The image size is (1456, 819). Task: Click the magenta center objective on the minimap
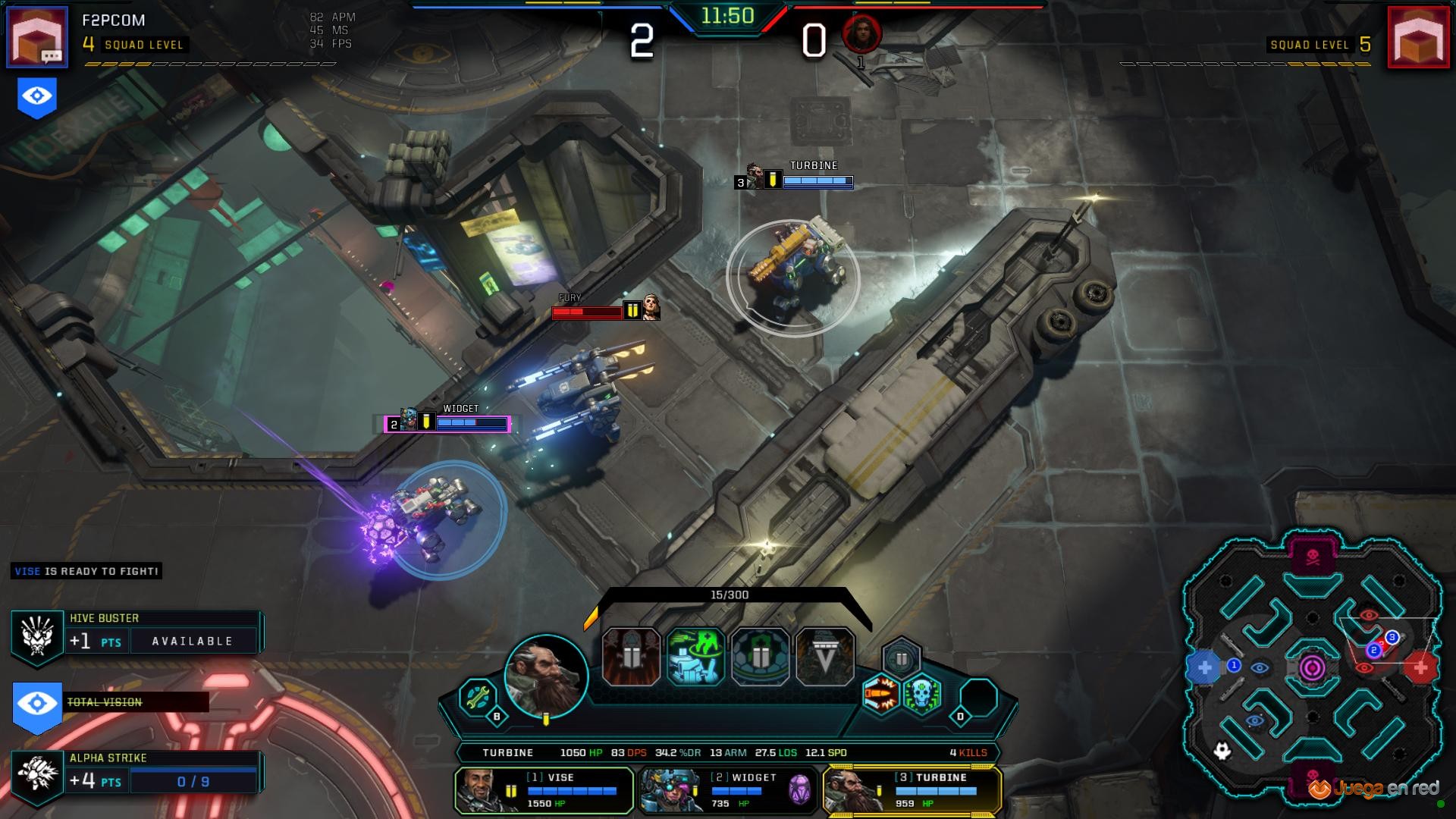point(1313,668)
